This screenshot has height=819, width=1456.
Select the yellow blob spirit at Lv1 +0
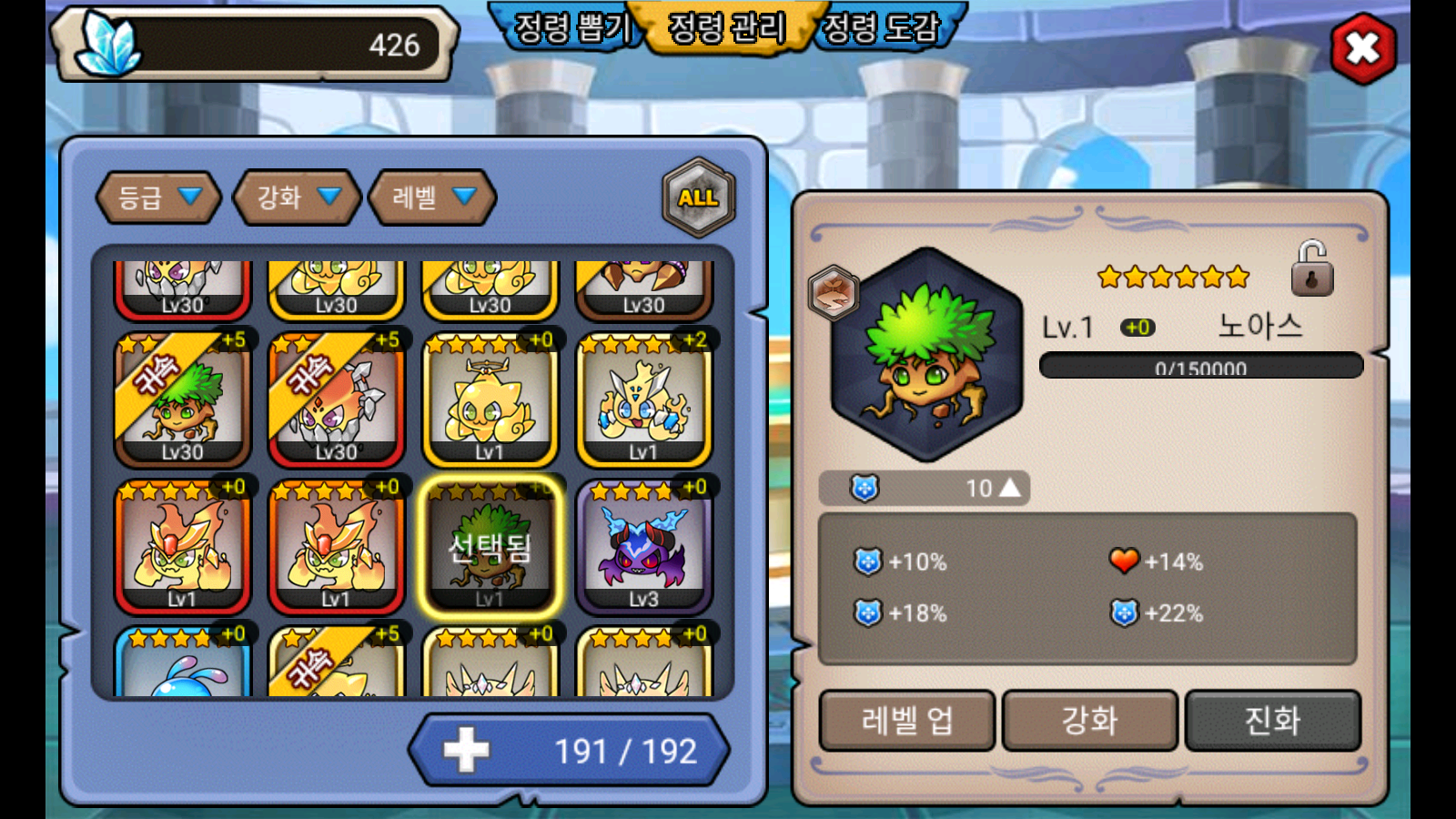pos(490,401)
